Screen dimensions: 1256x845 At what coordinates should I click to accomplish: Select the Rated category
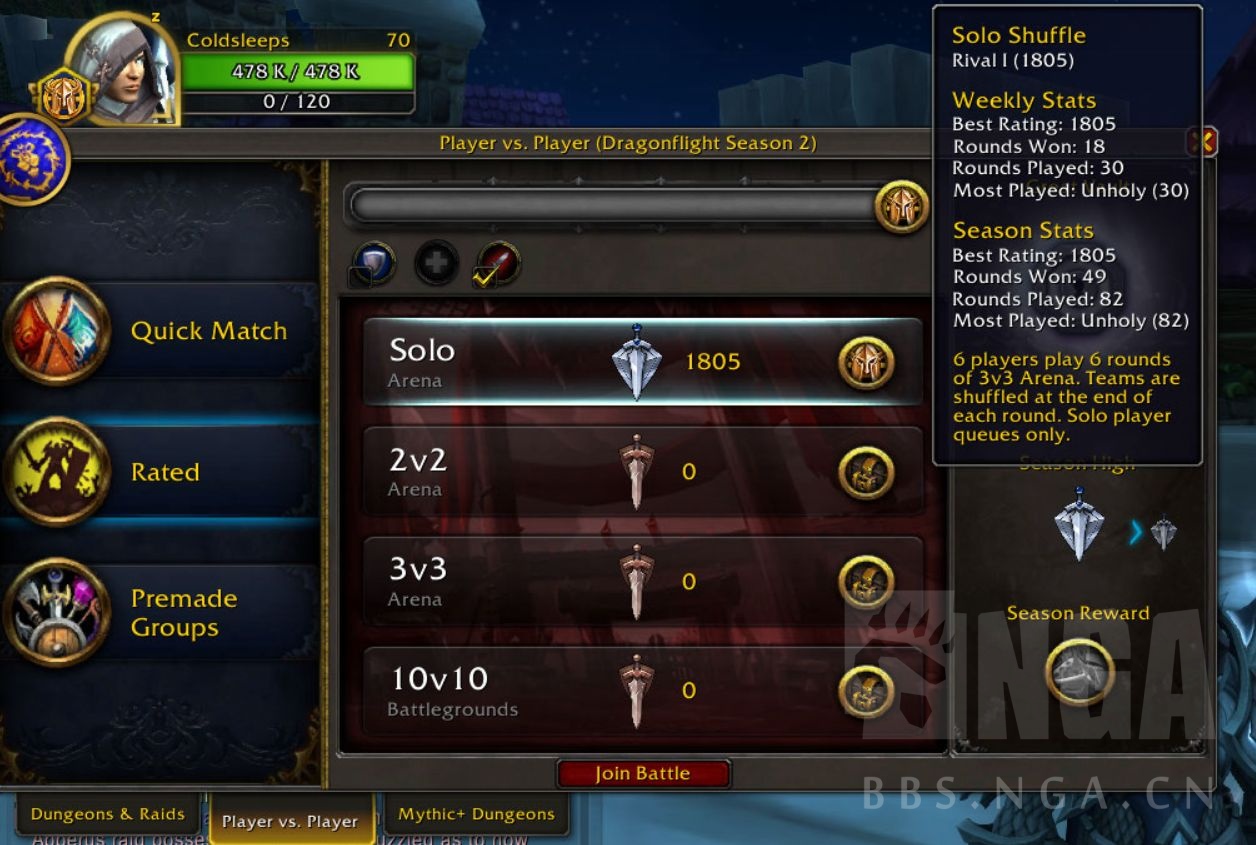[x=160, y=472]
